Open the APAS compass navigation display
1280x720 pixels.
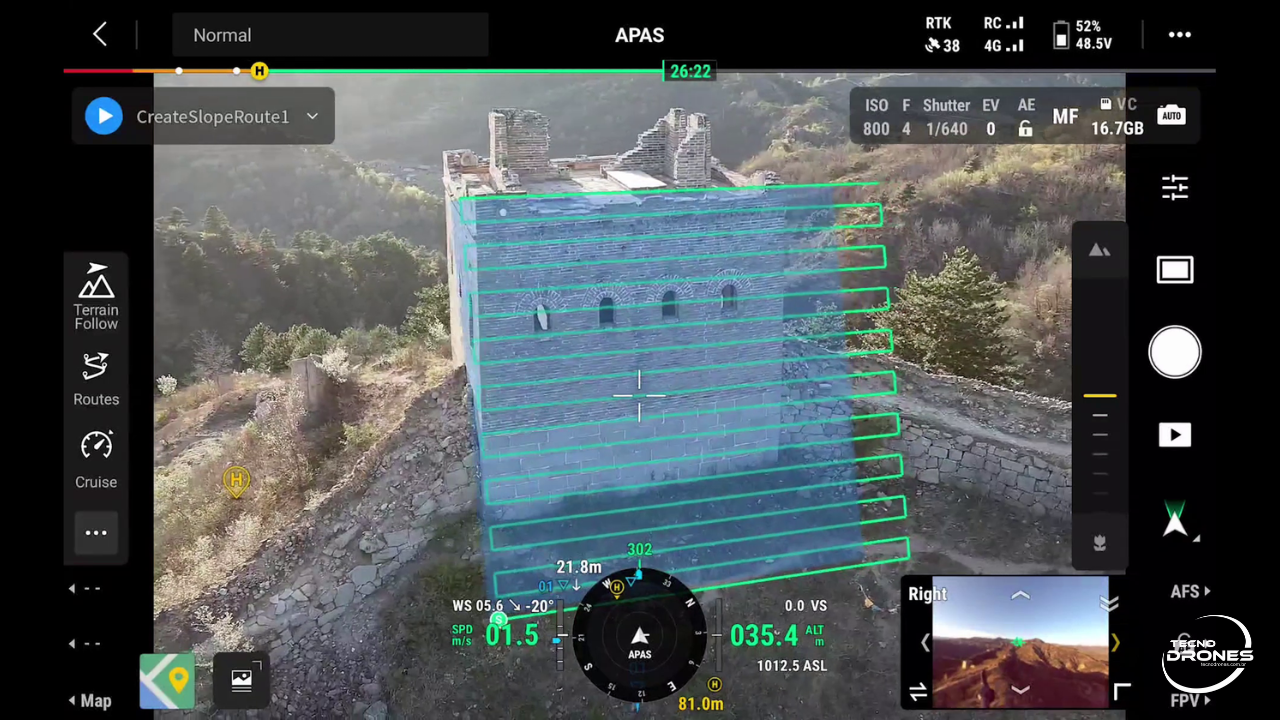640,636
